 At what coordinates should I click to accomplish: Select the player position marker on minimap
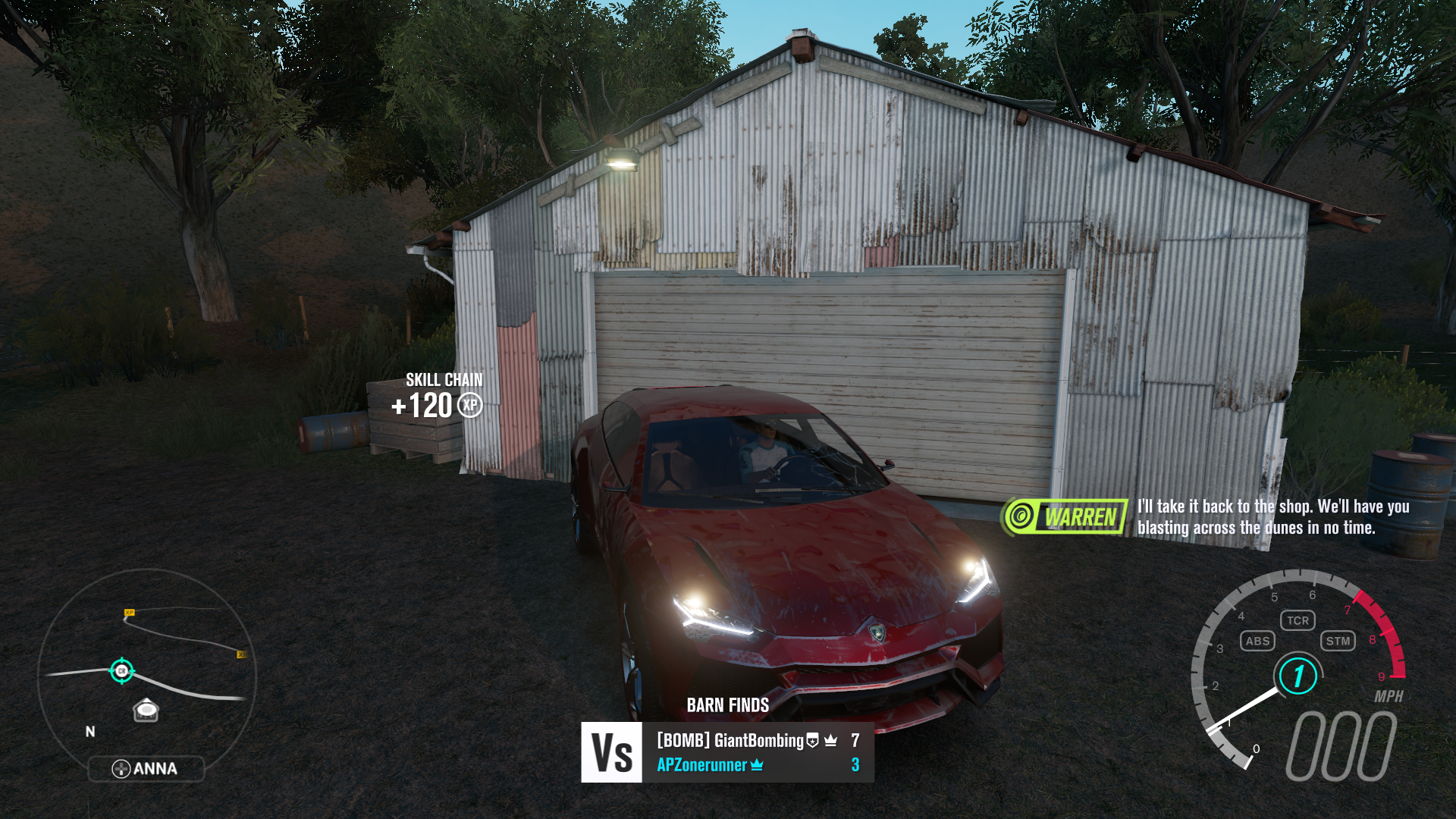point(121,670)
